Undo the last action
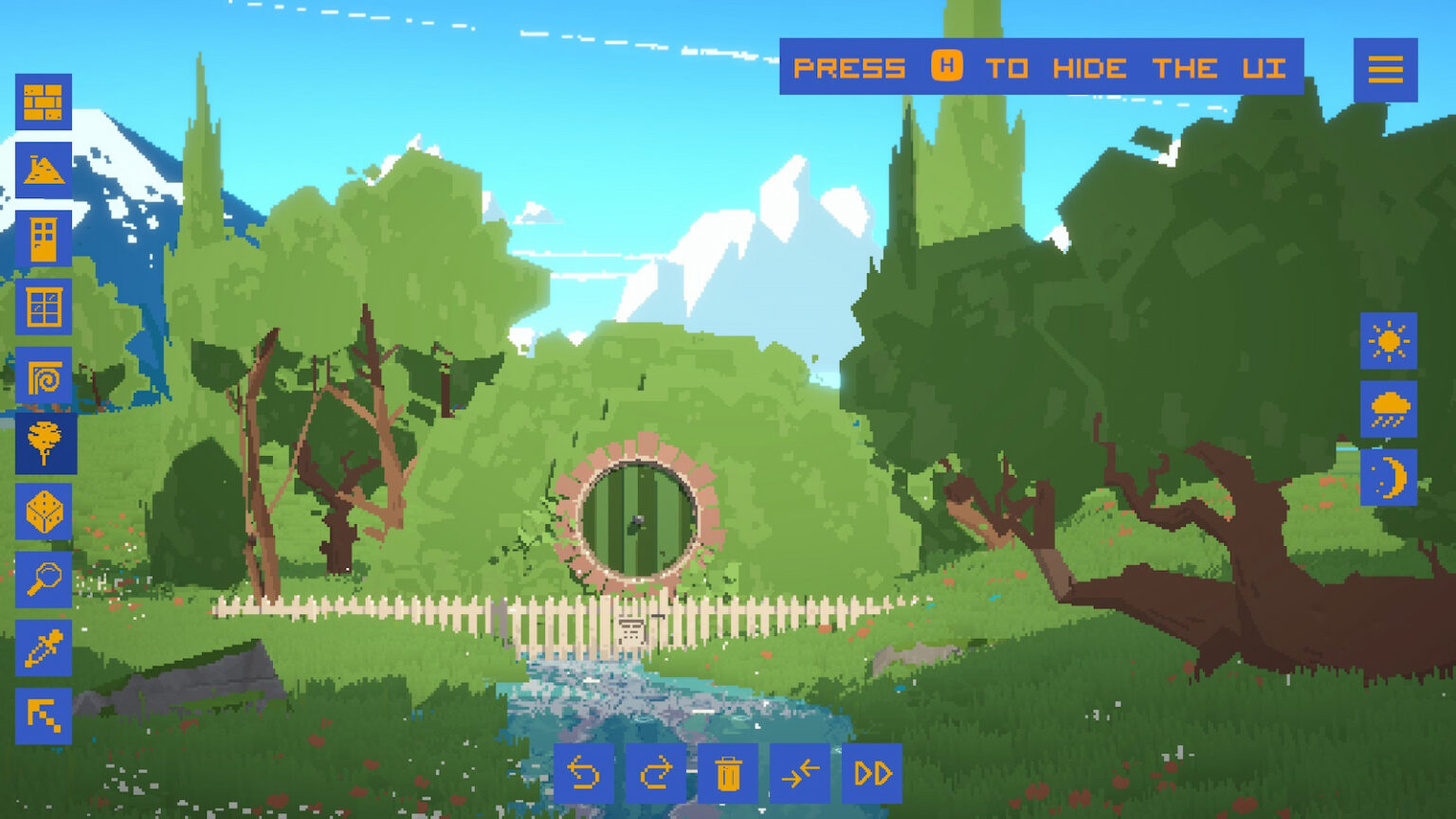 [x=585, y=773]
